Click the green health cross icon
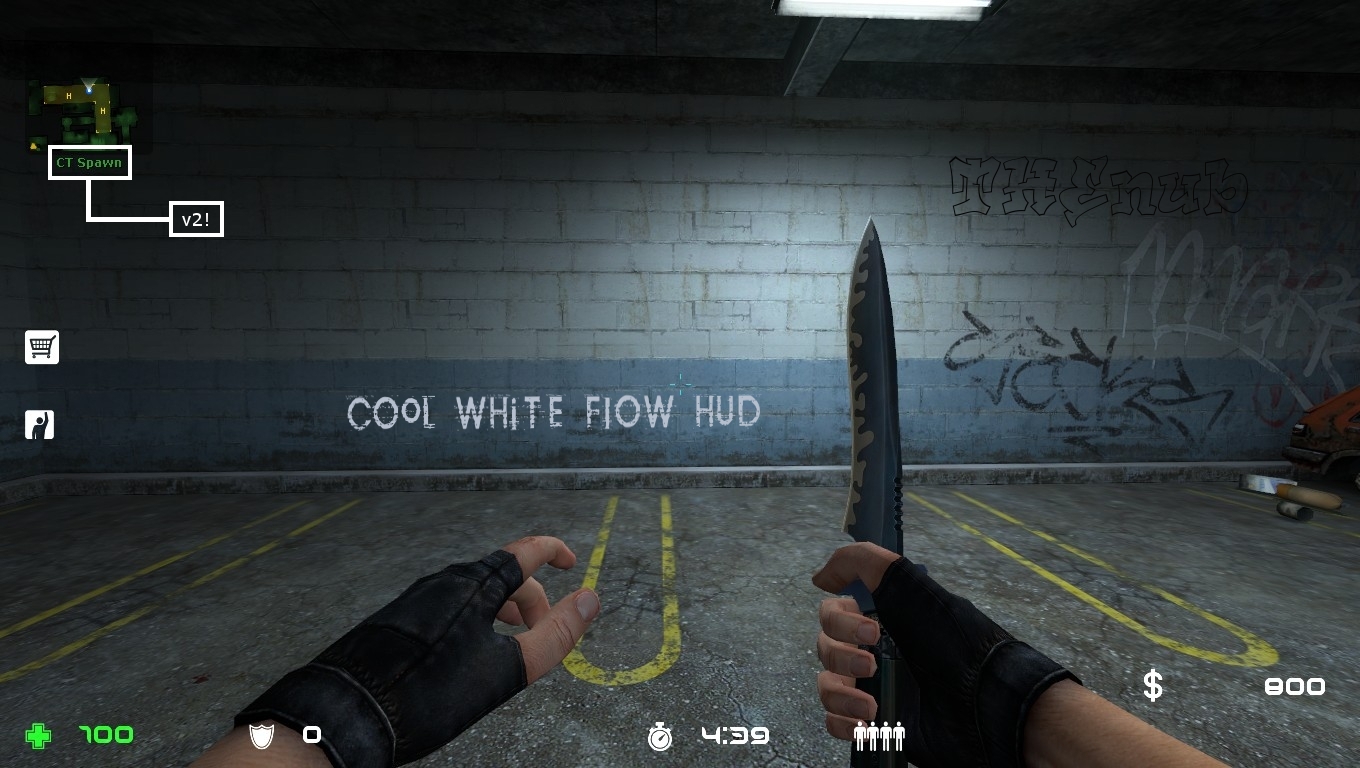The image size is (1360, 768). tap(37, 735)
